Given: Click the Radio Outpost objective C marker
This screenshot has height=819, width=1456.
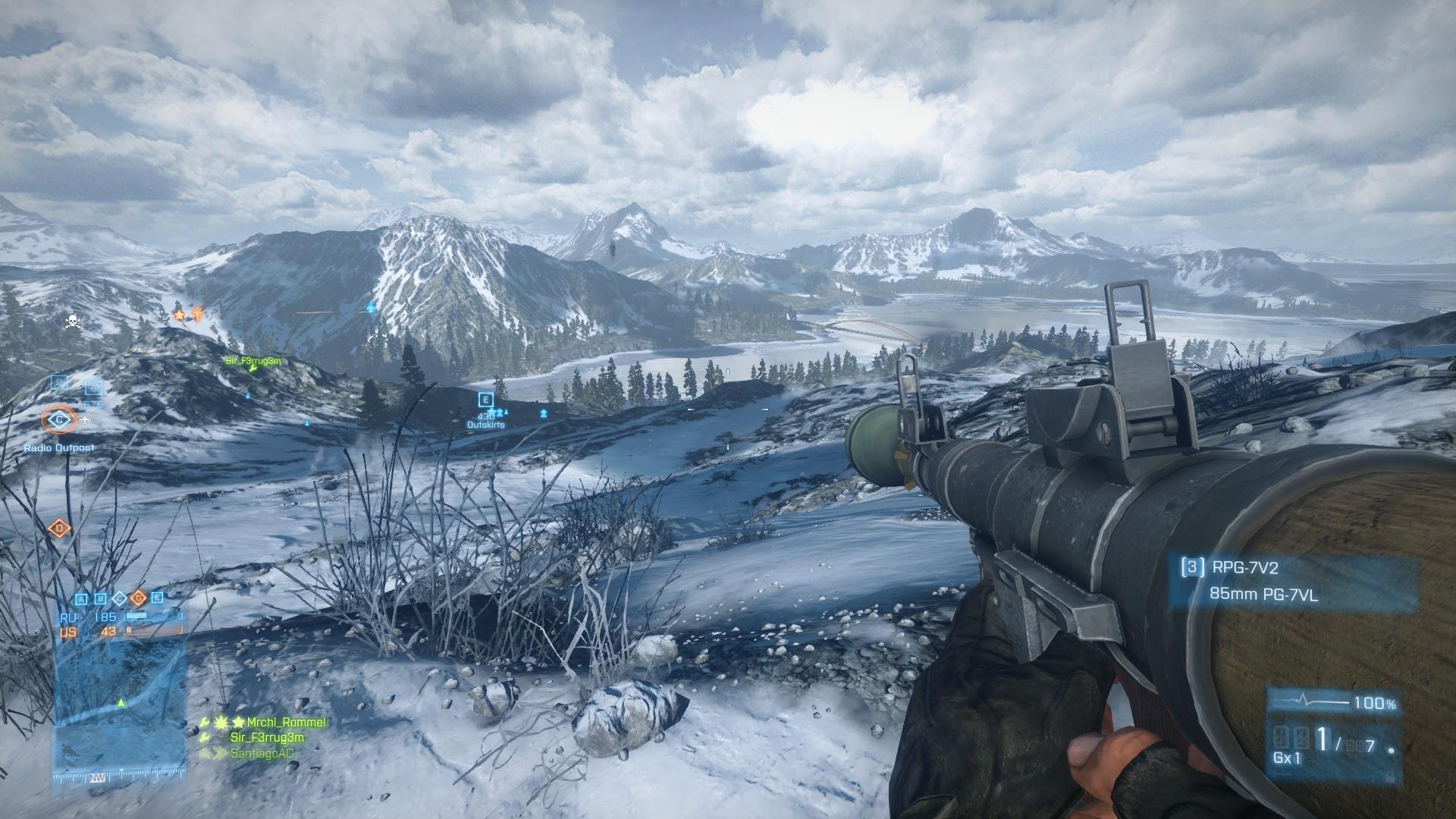Looking at the screenshot, I should [x=59, y=419].
